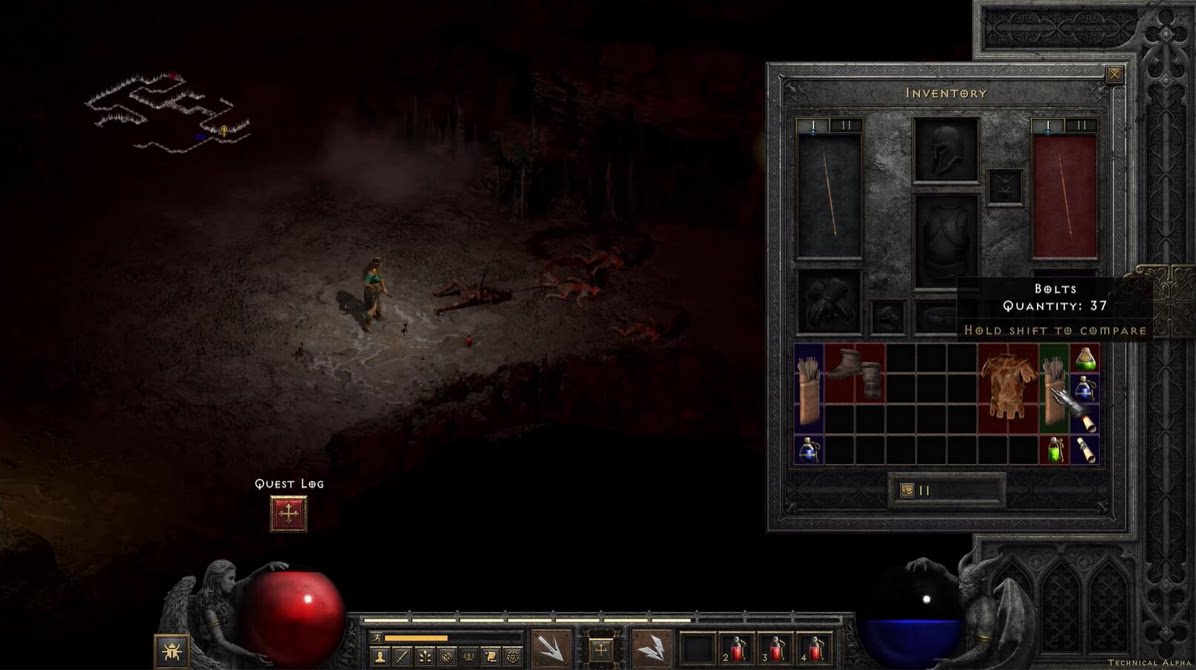This screenshot has height=670, width=1196.
Task: Use the red healing potion in belt slot 4
Action: 813,649
